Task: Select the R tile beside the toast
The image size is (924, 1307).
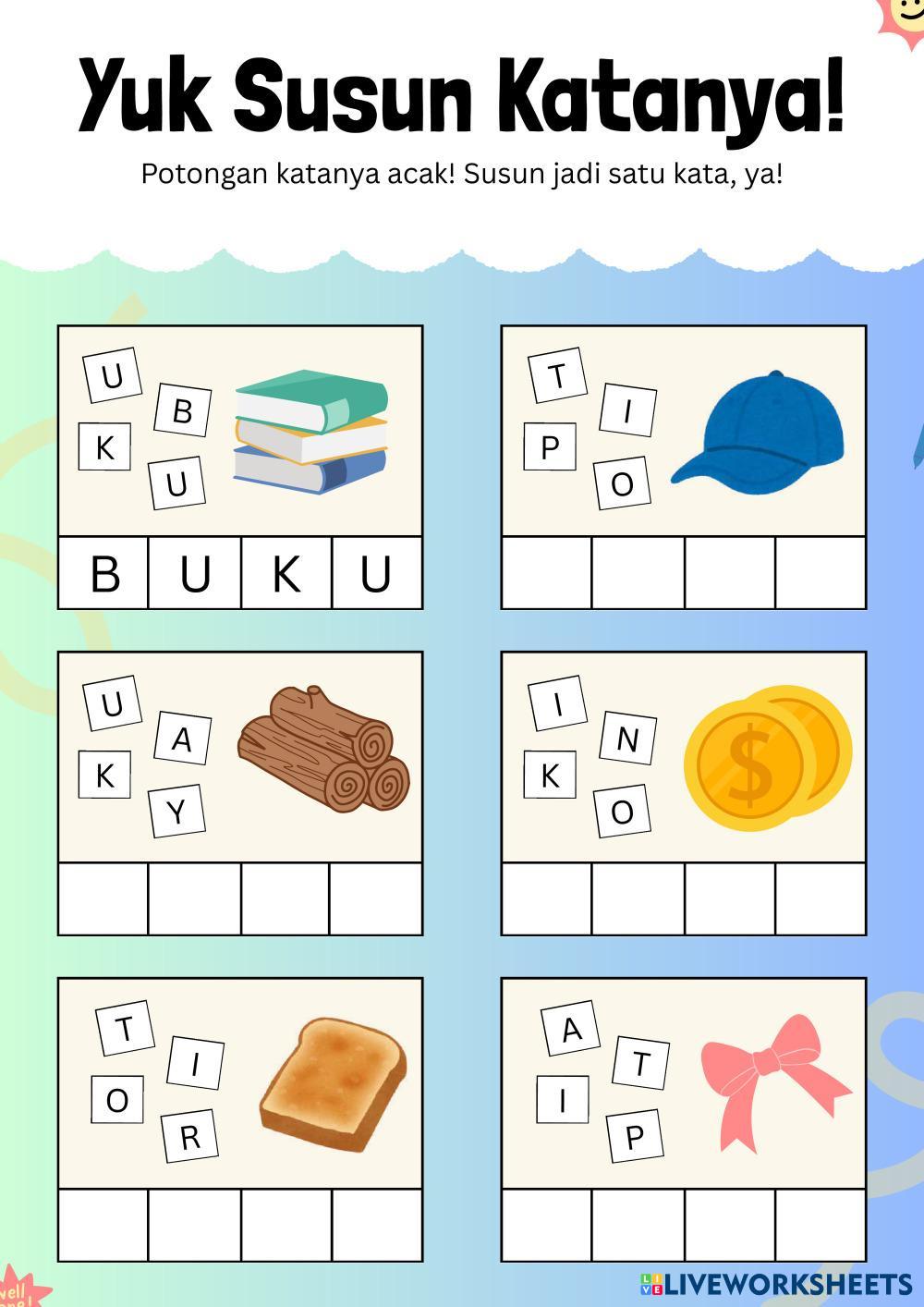Action: pos(190,1136)
